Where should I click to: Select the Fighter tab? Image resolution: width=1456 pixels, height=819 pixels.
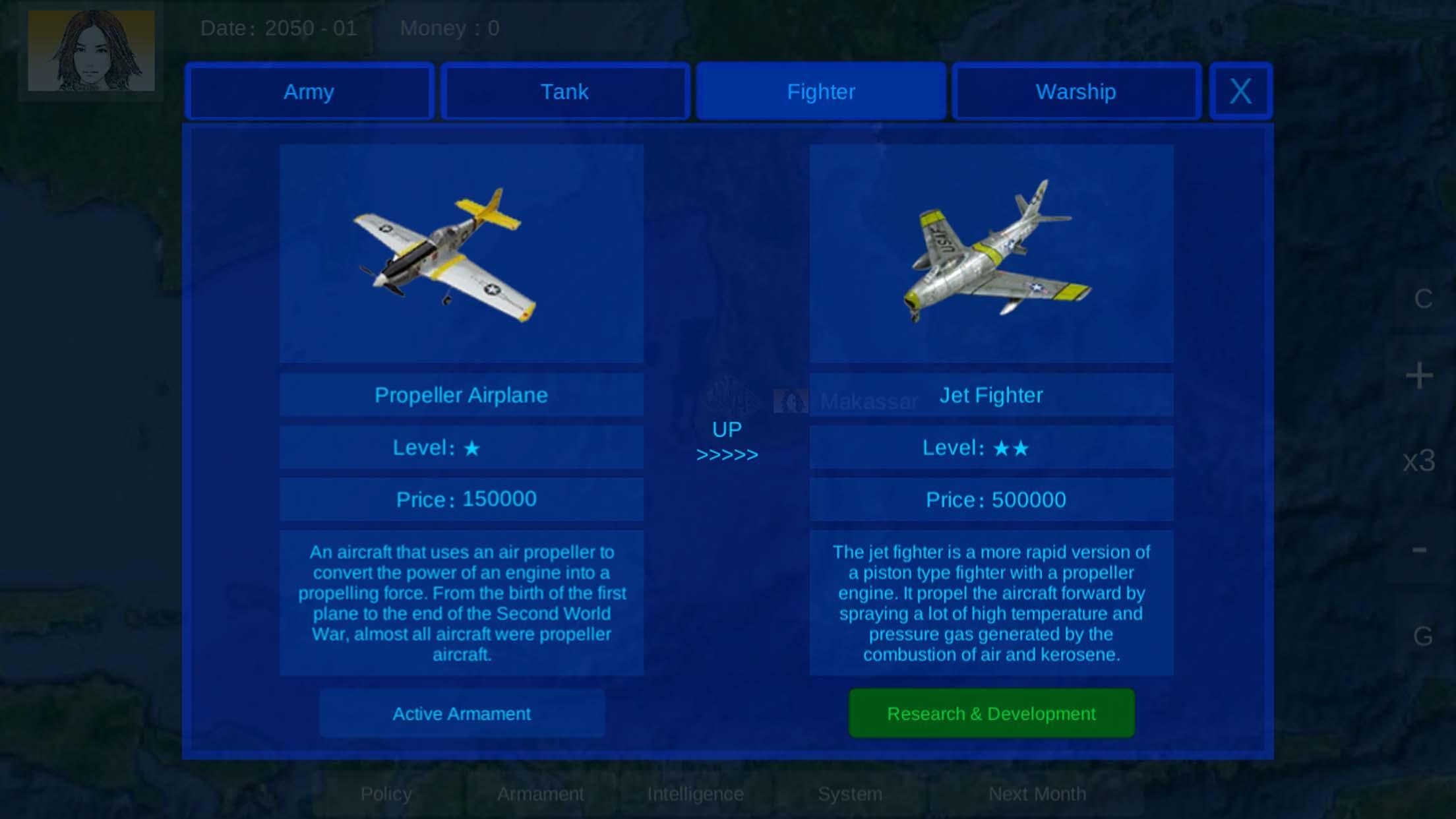(820, 92)
